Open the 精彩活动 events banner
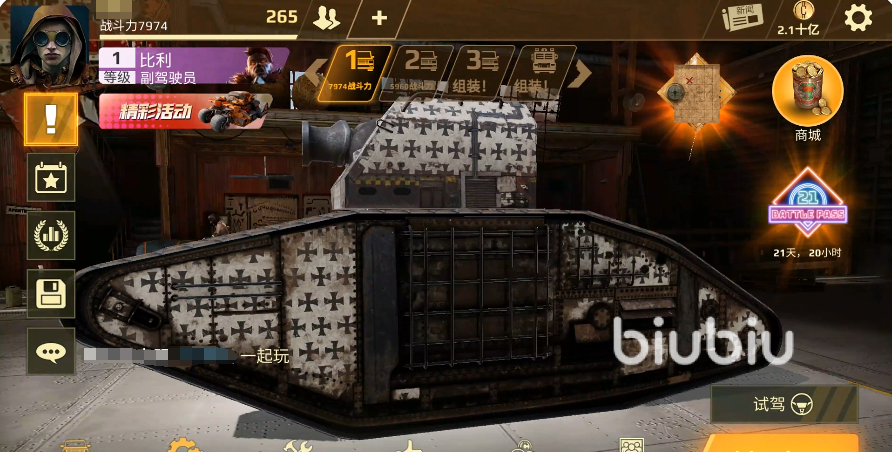 [185, 111]
